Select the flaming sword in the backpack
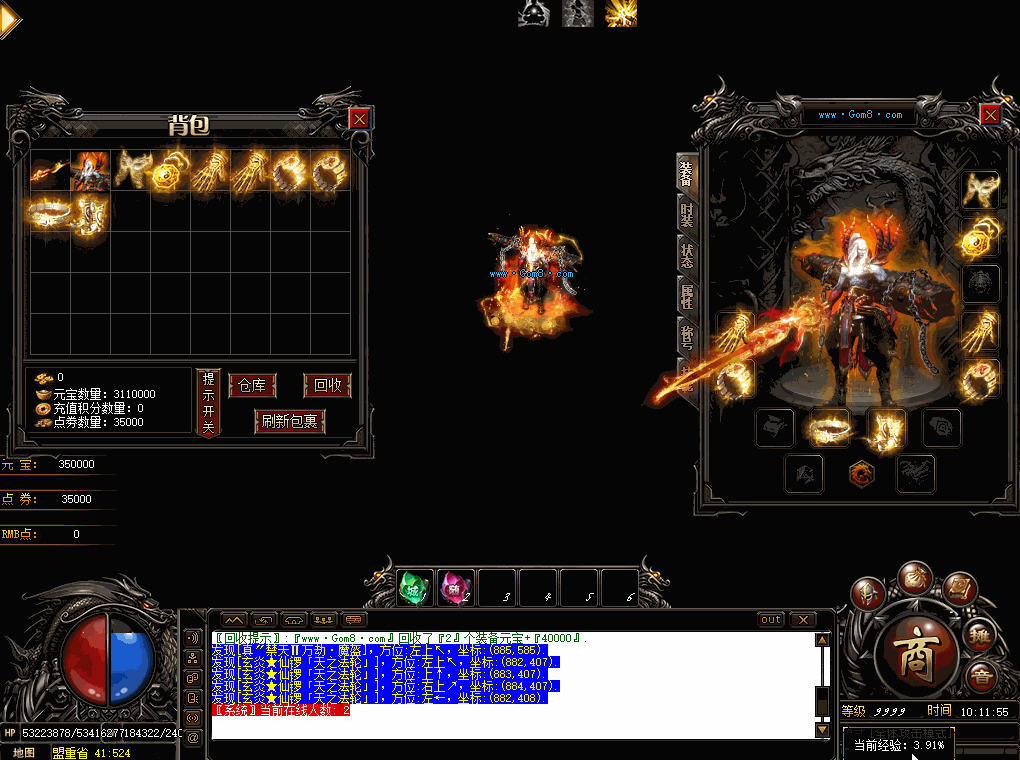This screenshot has width=1020, height=760. coord(49,171)
